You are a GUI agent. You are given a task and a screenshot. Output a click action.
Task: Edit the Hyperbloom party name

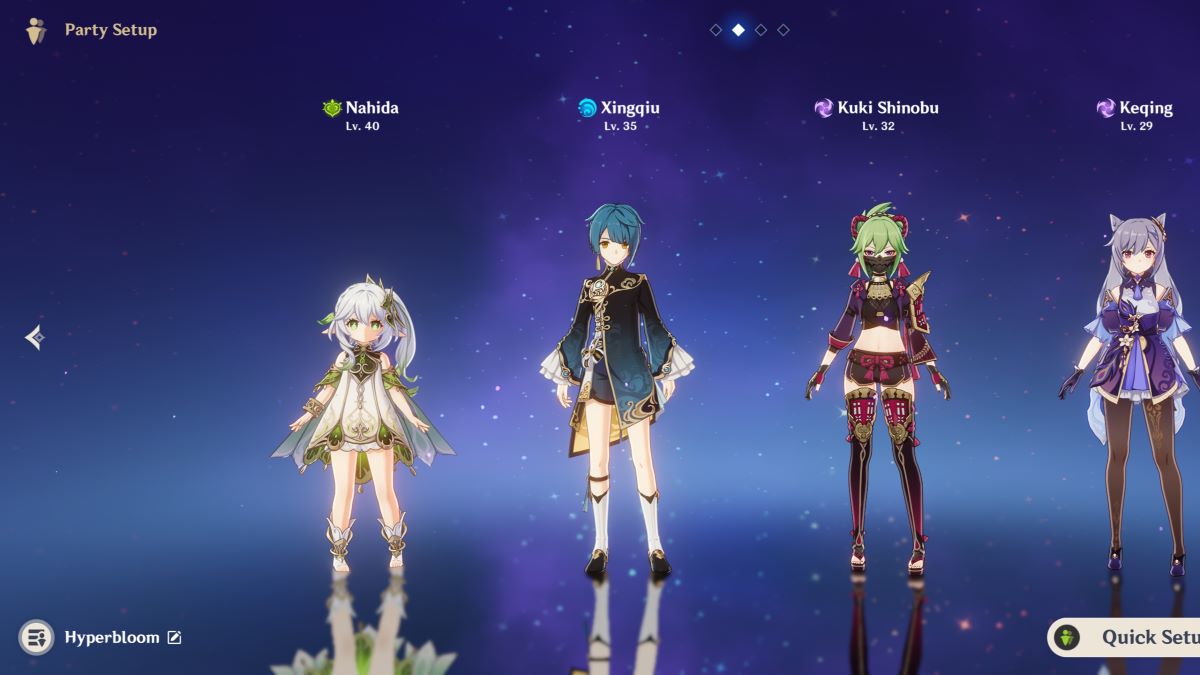(x=175, y=637)
